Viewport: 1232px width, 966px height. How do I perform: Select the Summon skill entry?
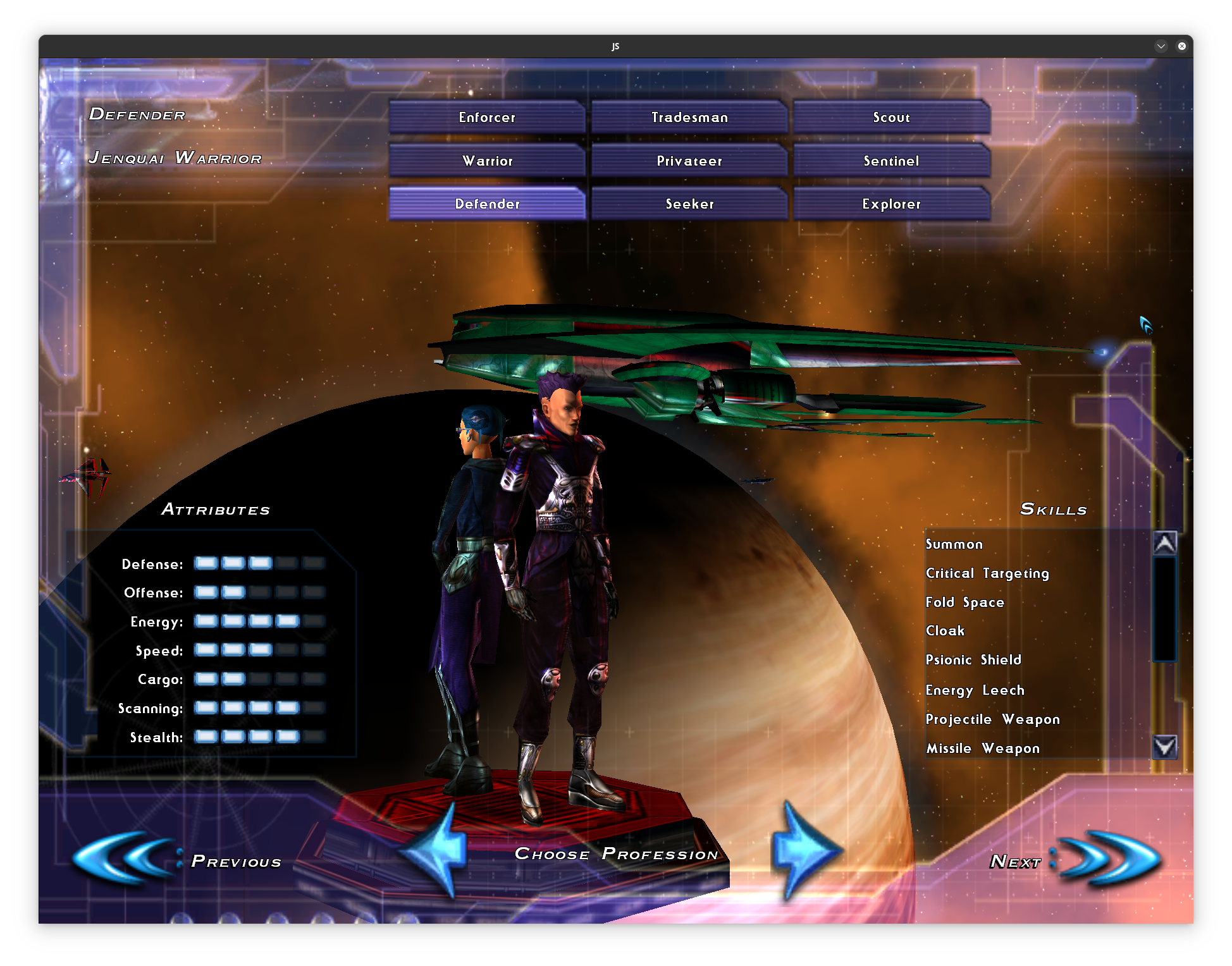tap(954, 544)
